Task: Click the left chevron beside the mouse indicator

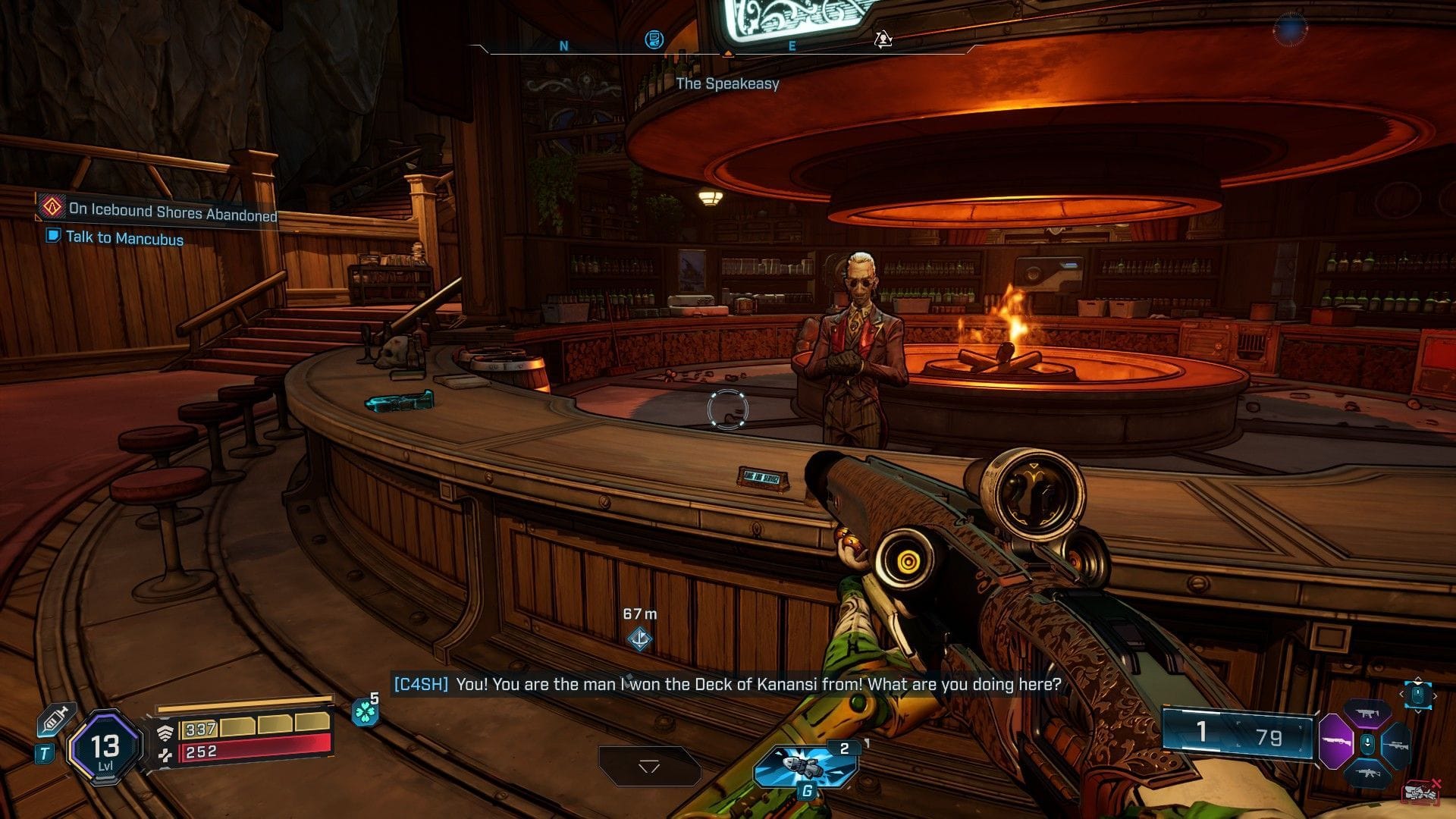Action: 1401,694
